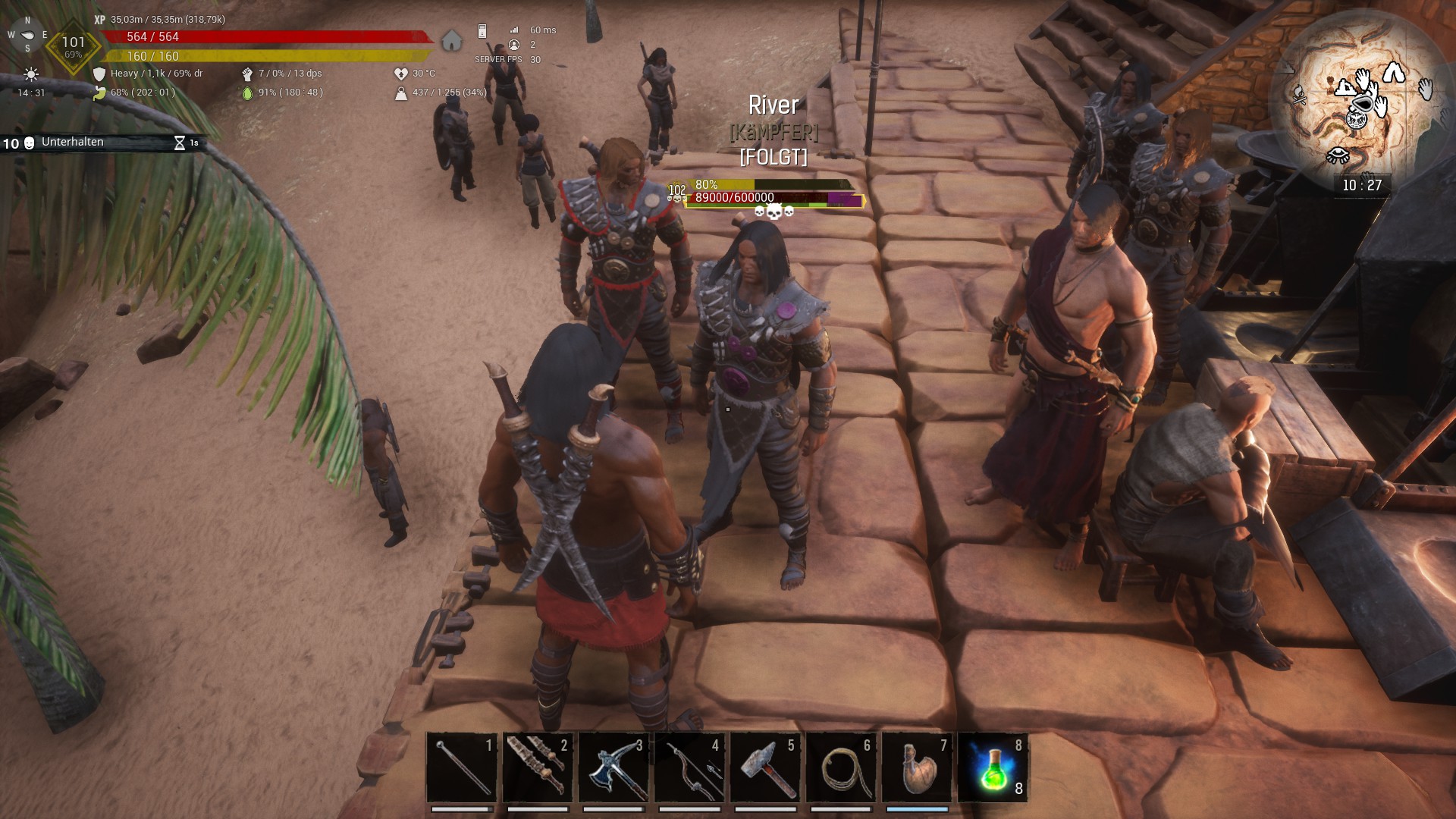Select the bow and arrow slot

point(689,767)
